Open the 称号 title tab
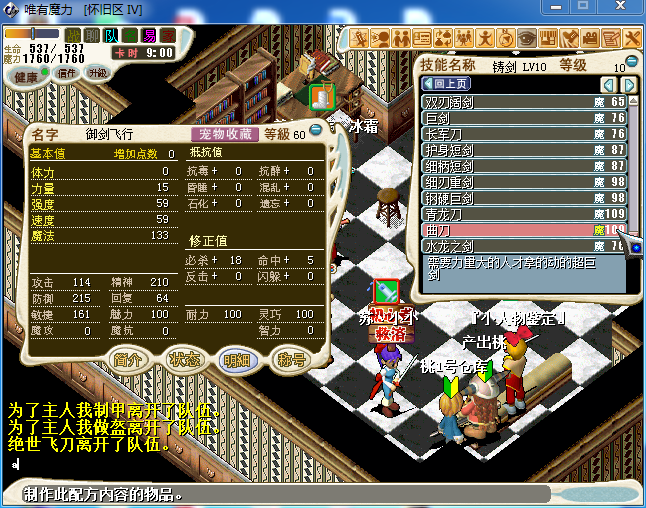Screen dimensions: 646x508 tap(291, 359)
